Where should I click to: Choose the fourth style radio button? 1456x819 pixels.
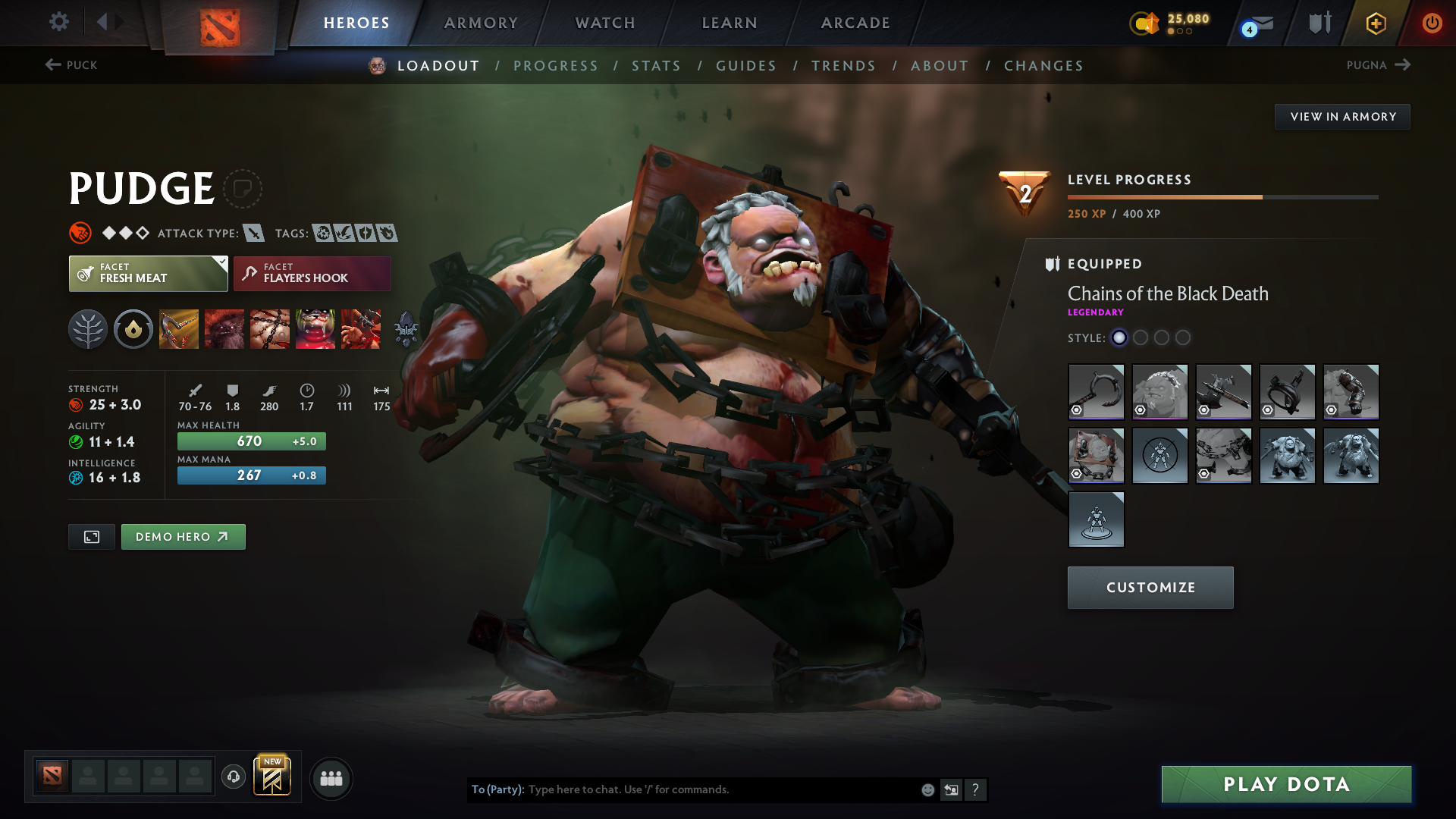pyautogui.click(x=1184, y=338)
